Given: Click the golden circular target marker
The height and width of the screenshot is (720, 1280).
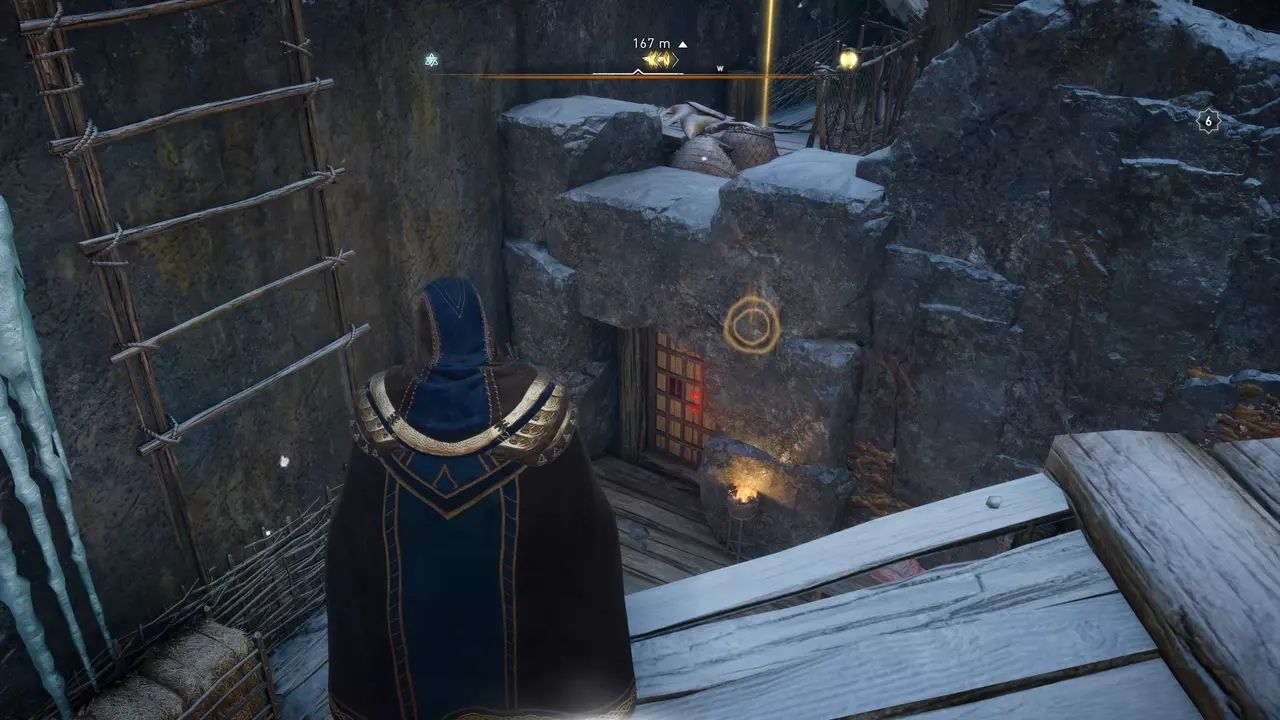Looking at the screenshot, I should 751,324.
